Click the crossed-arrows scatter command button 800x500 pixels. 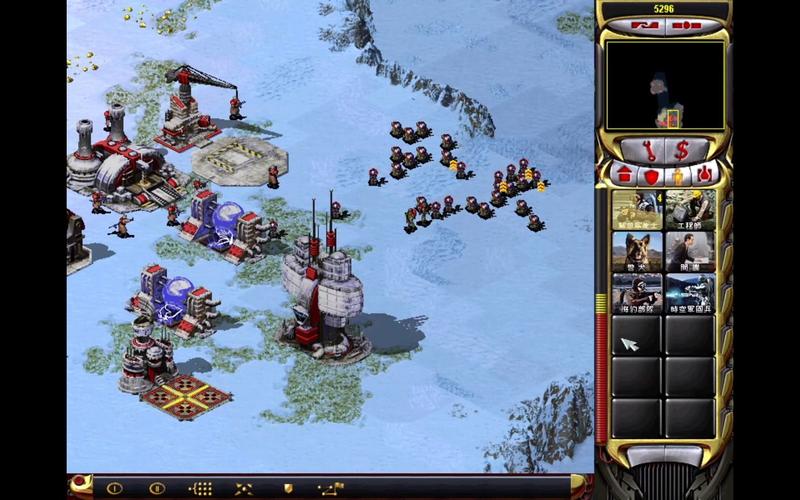coord(244,488)
